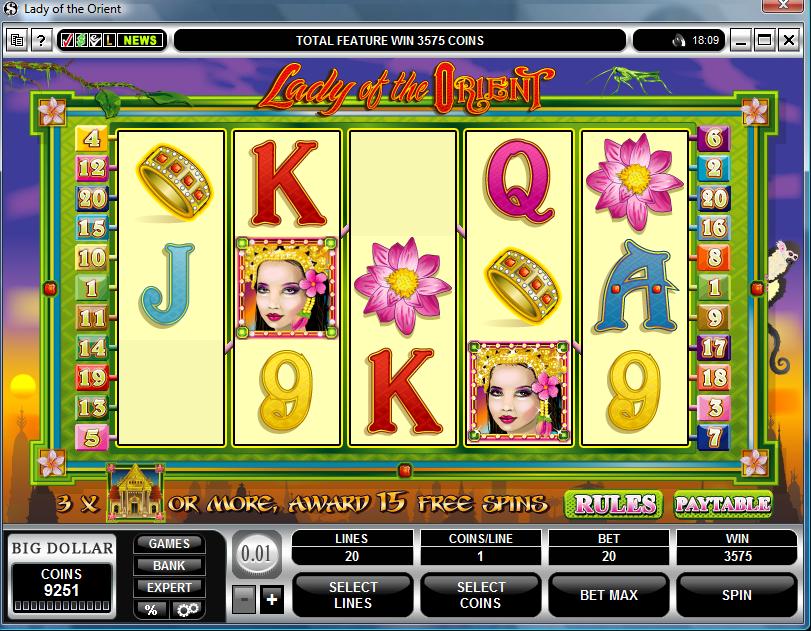Image resolution: width=811 pixels, height=631 pixels.
Task: Select payline number 7 marker
Action: tap(714, 436)
